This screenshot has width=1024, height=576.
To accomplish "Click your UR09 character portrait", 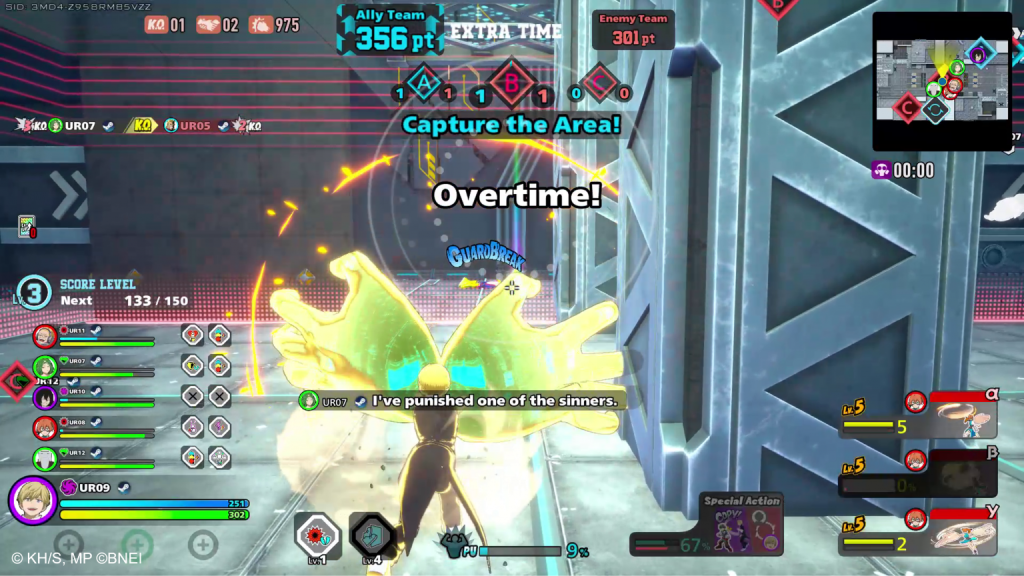I will click(32, 500).
